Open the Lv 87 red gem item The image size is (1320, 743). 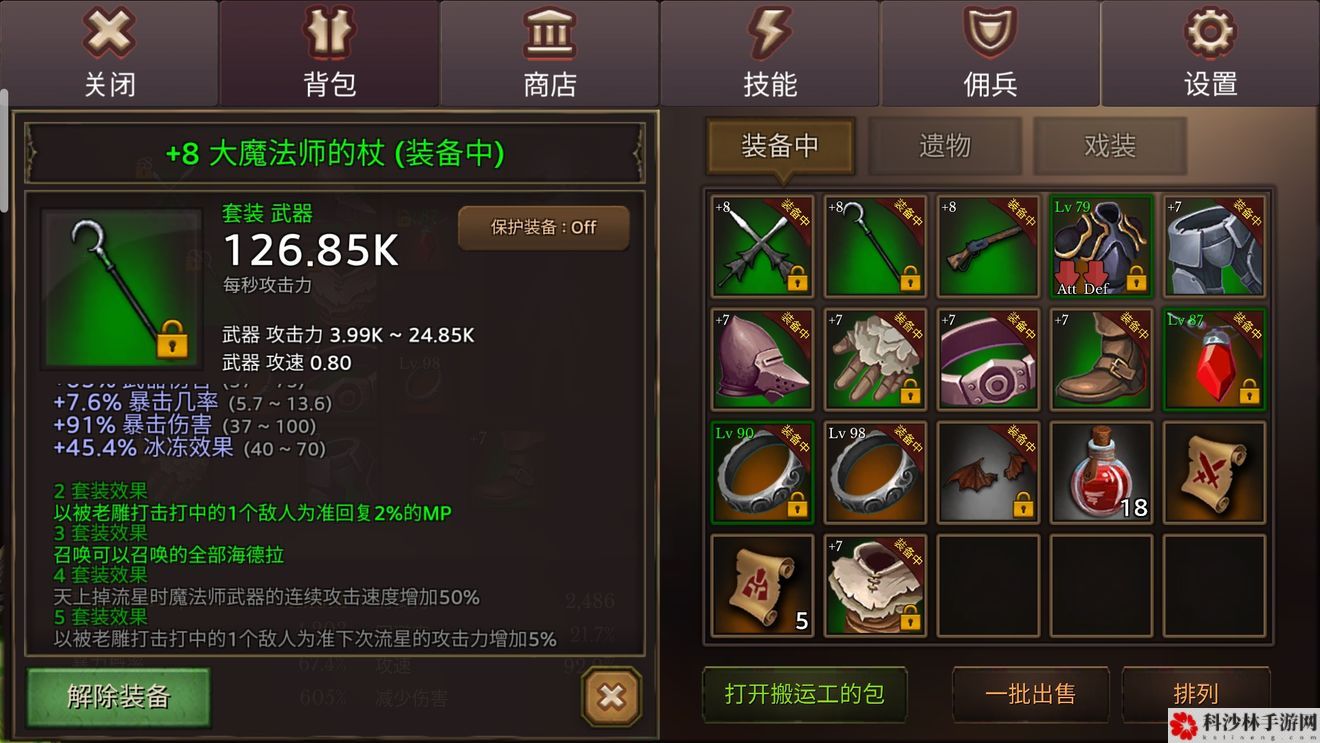point(1214,360)
